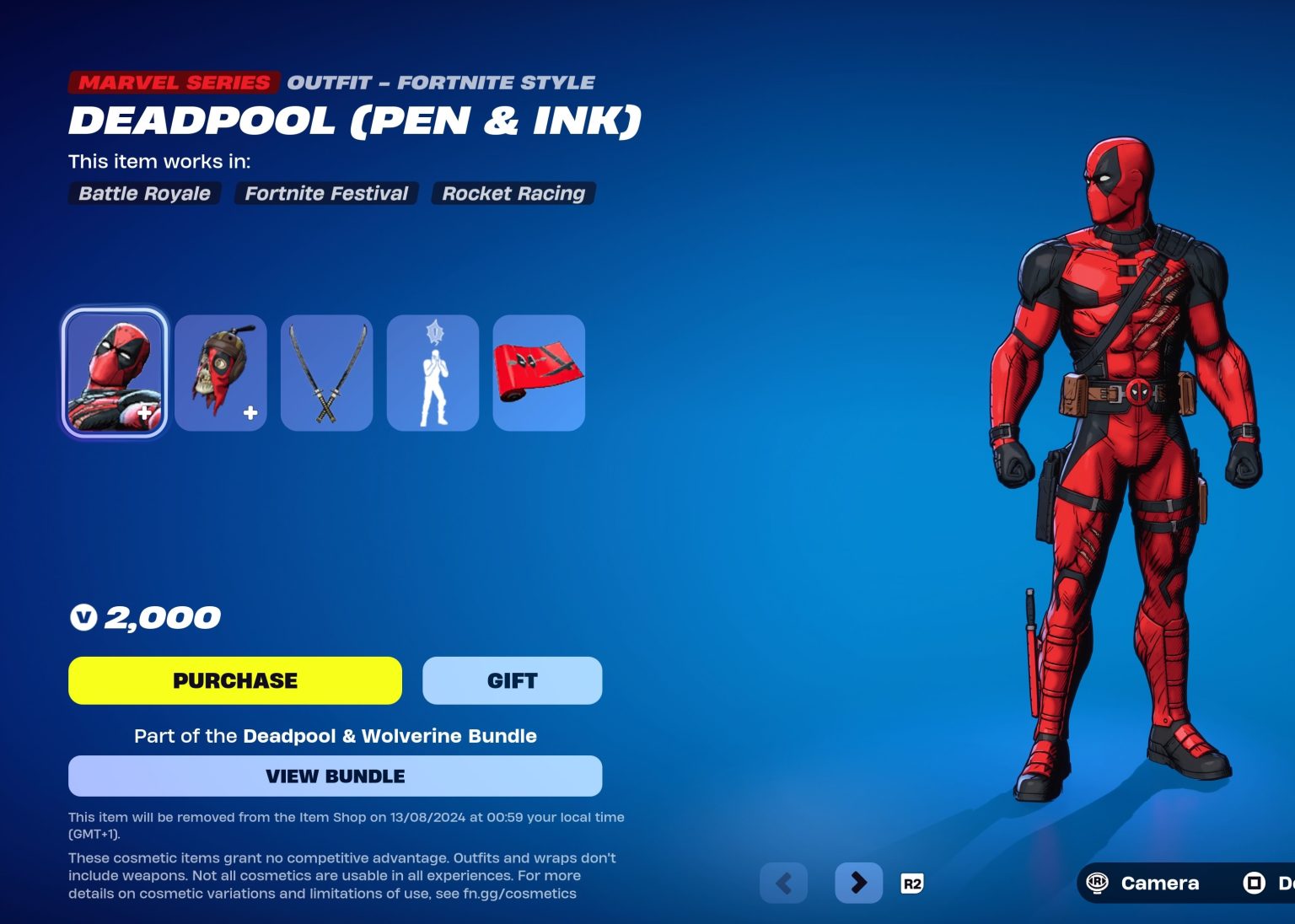The width and height of the screenshot is (1295, 924).
Task: Select the Deadpool outfit thumbnail
Action: 115,372
